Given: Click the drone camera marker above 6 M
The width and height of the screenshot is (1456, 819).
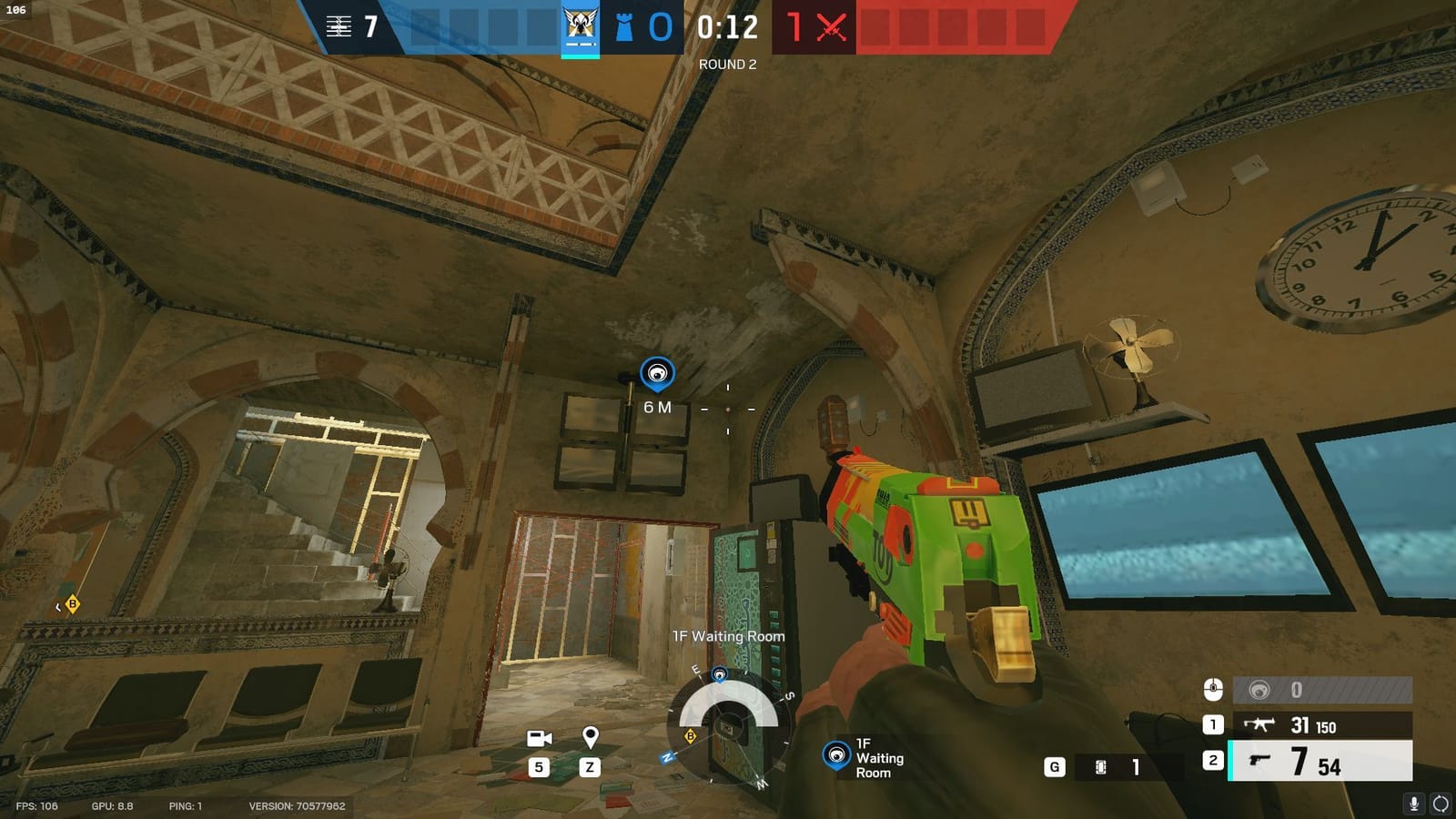Looking at the screenshot, I should pos(658,371).
